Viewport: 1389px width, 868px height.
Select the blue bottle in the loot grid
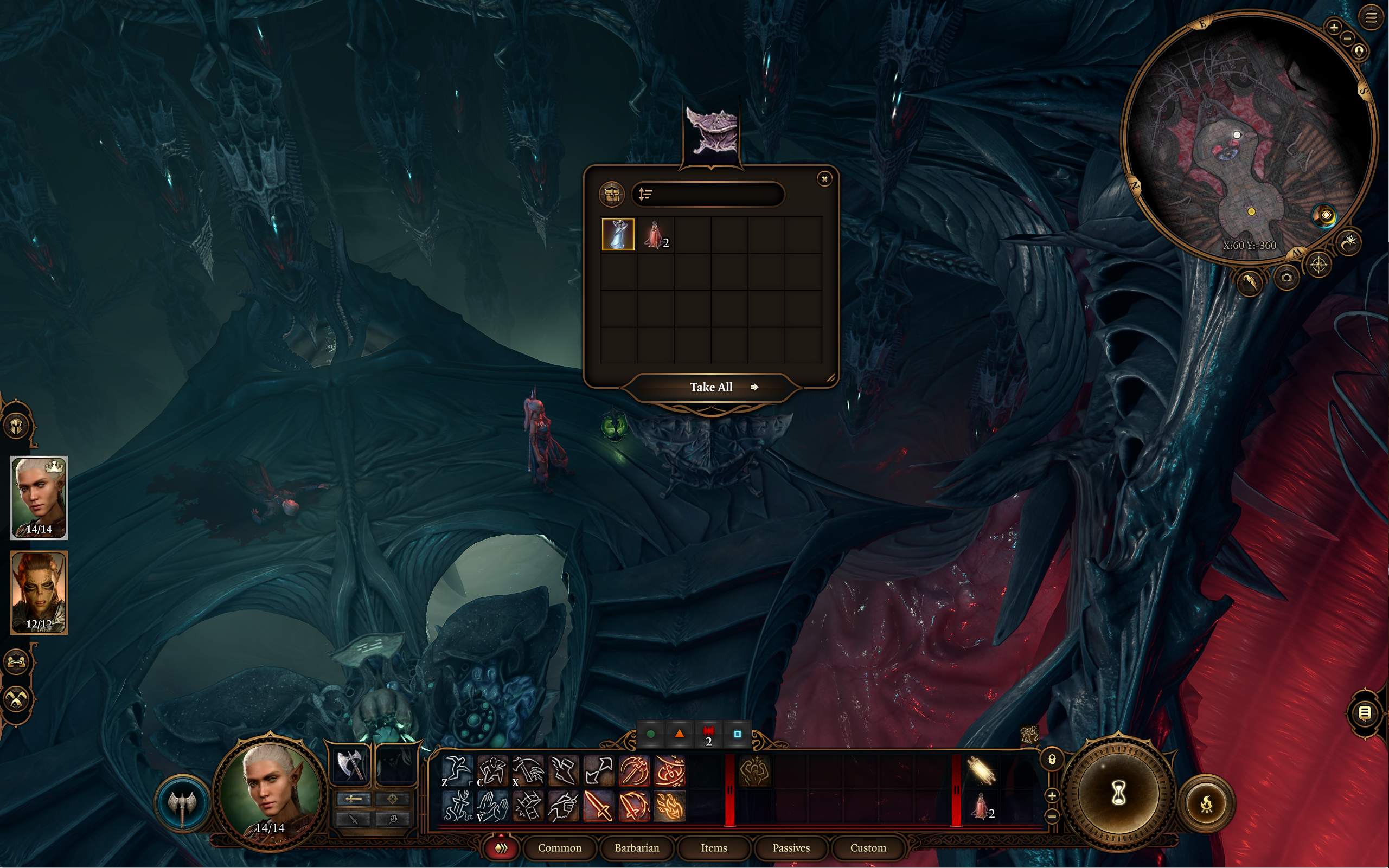click(618, 234)
